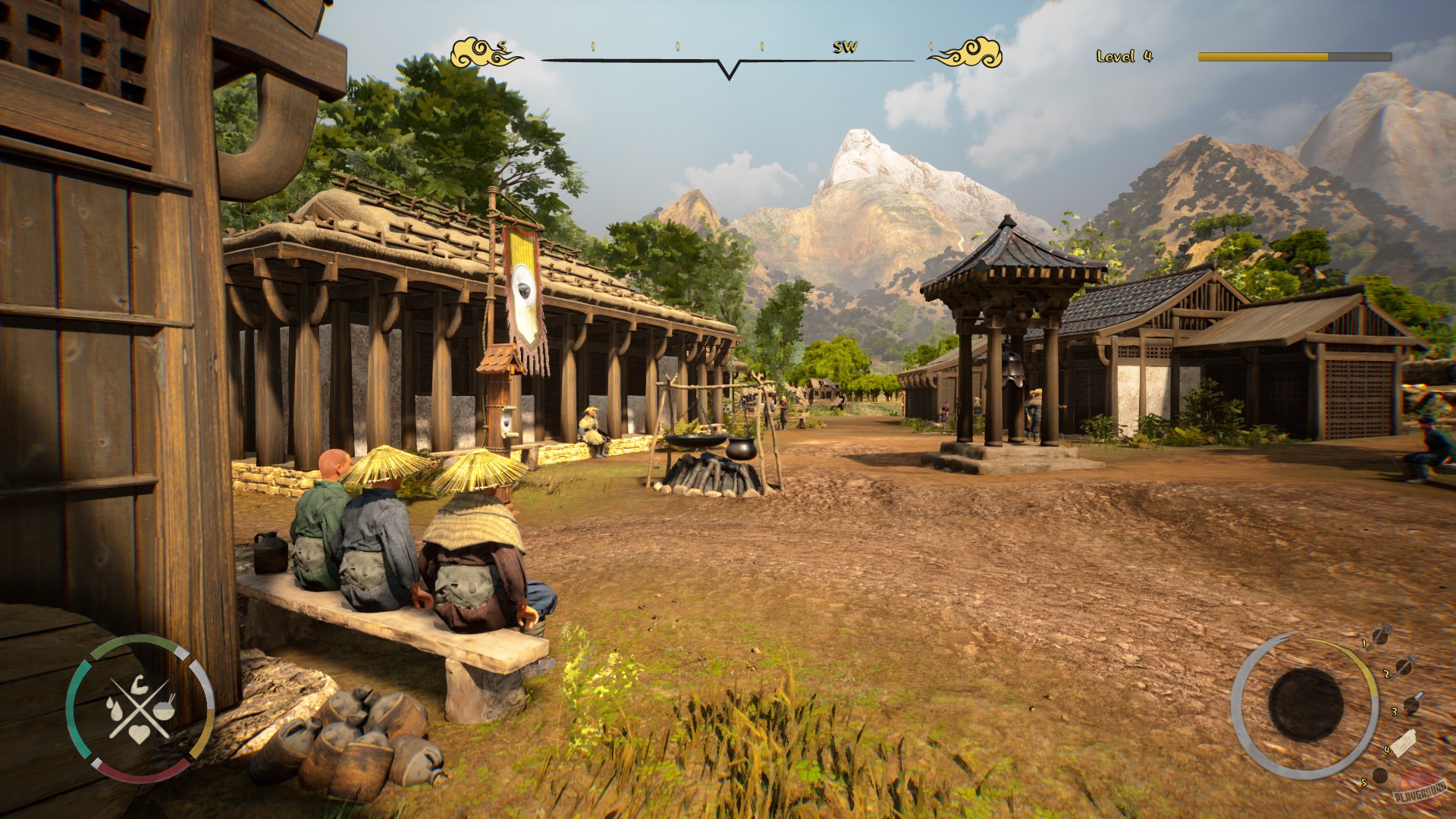
Task: Click the S marker on the compass bar
Action: (500, 47)
